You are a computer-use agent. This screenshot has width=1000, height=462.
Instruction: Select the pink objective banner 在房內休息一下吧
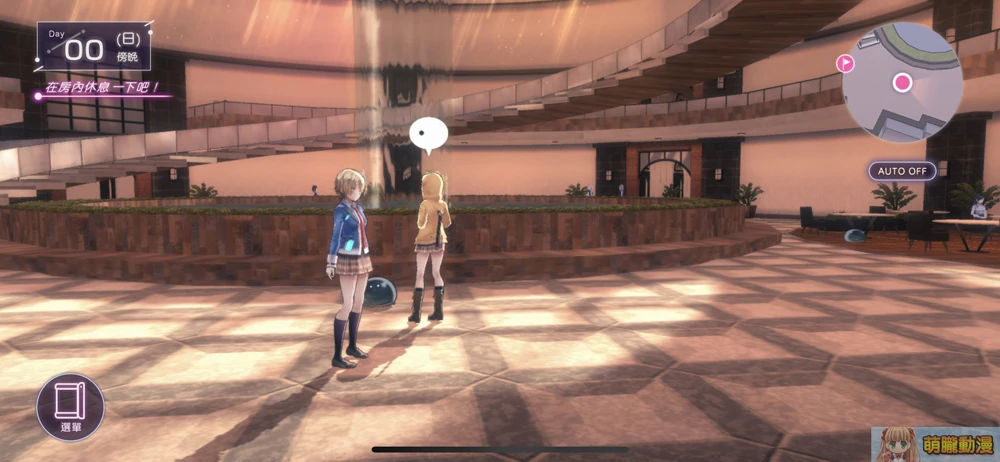(x=100, y=88)
